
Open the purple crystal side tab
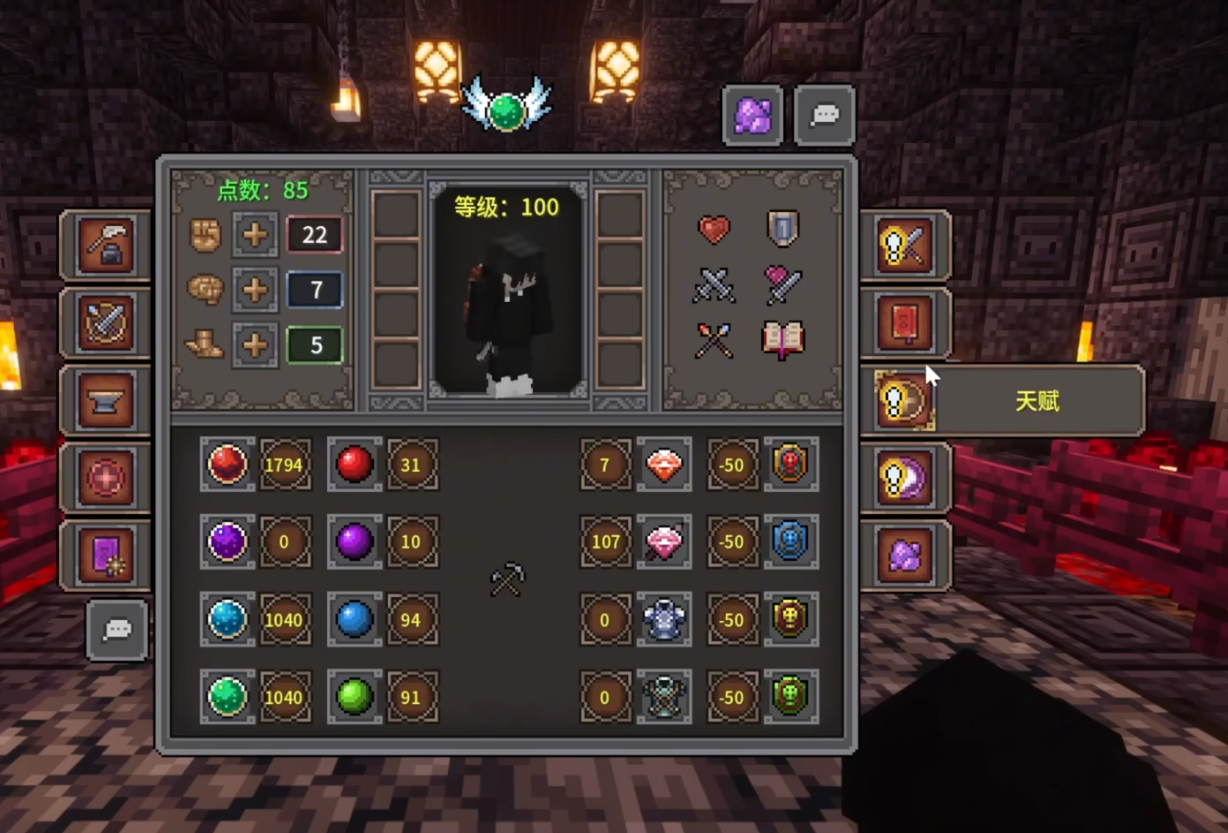[x=904, y=556]
